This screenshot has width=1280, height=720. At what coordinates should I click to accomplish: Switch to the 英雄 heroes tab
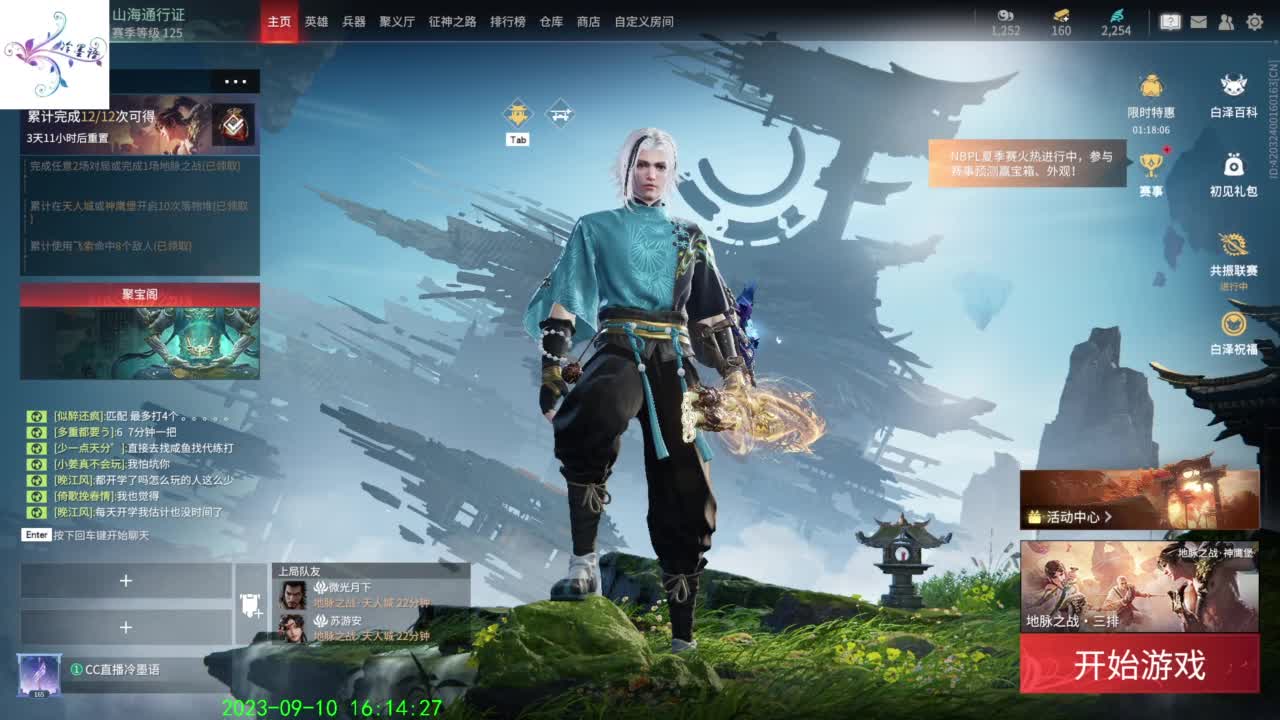pos(316,21)
